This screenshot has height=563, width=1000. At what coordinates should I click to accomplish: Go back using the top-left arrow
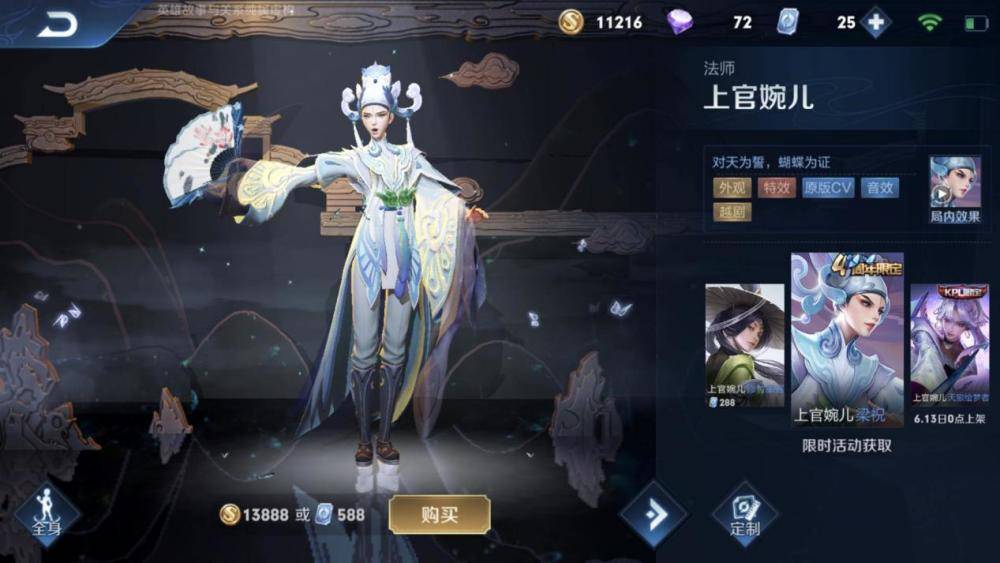point(57,25)
